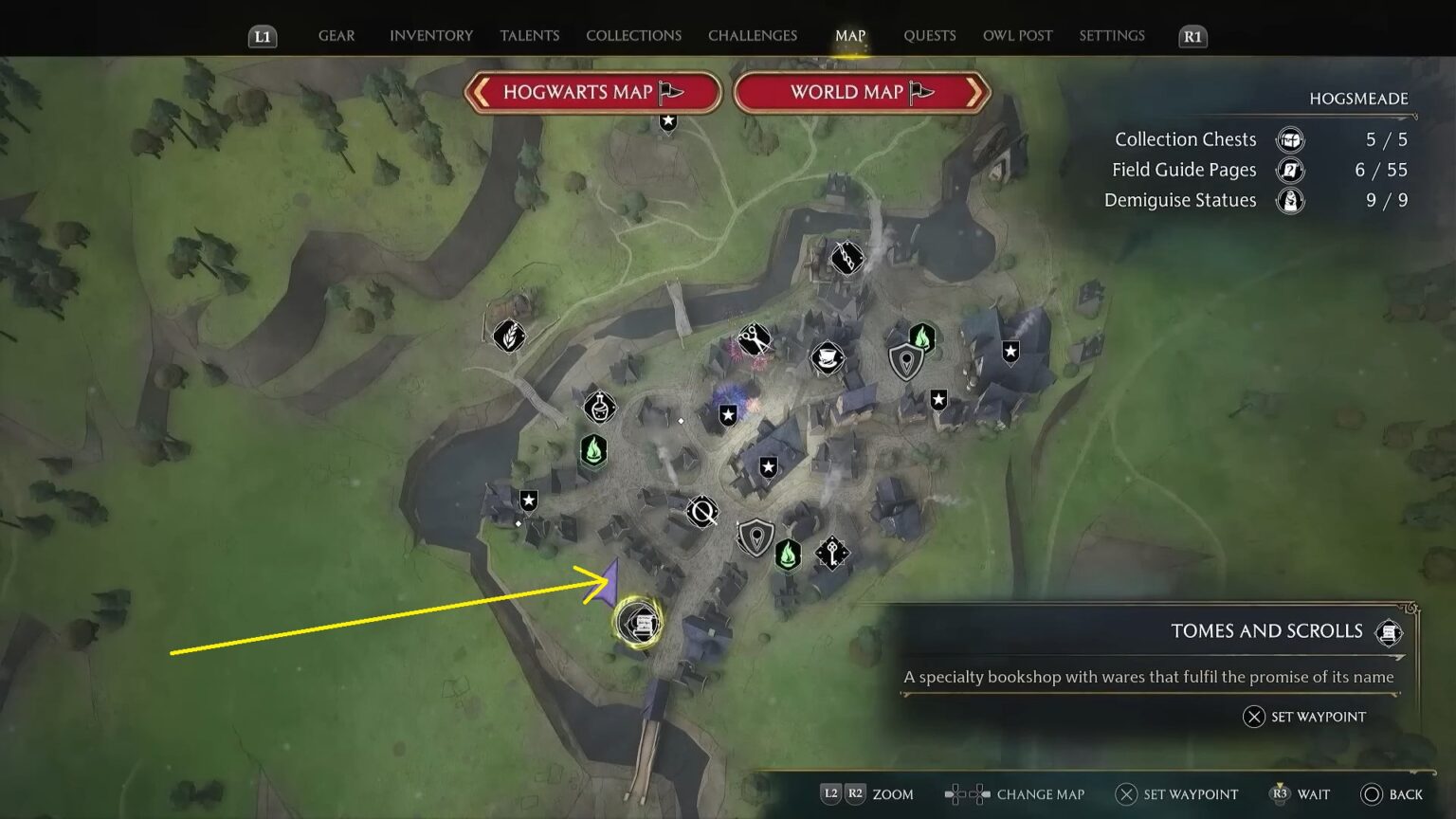Open the Hogwarts Map with its flag arrow
The width and height of the screenshot is (1456, 819).
pos(592,92)
